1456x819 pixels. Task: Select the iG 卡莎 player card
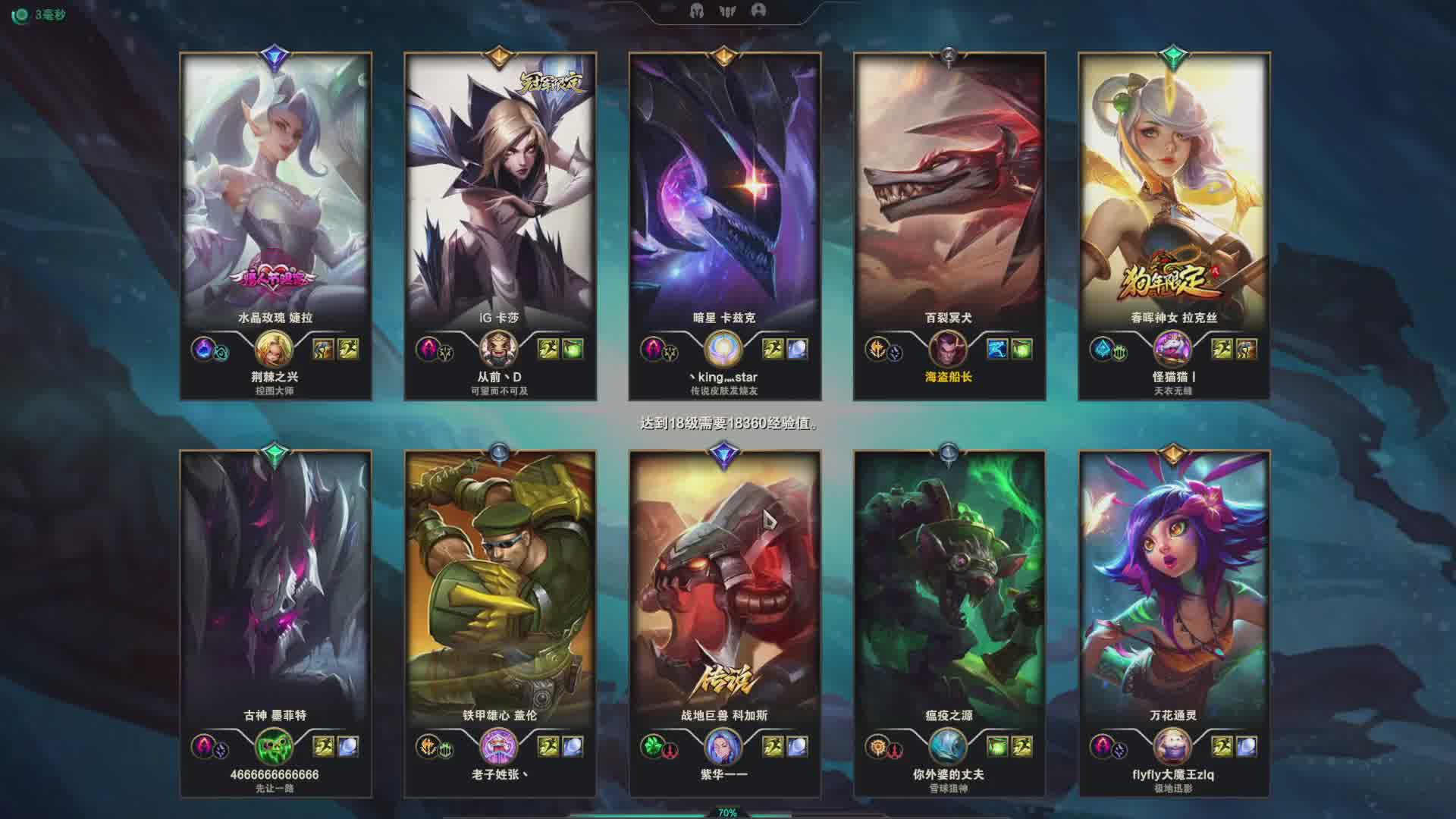pyautogui.click(x=500, y=190)
